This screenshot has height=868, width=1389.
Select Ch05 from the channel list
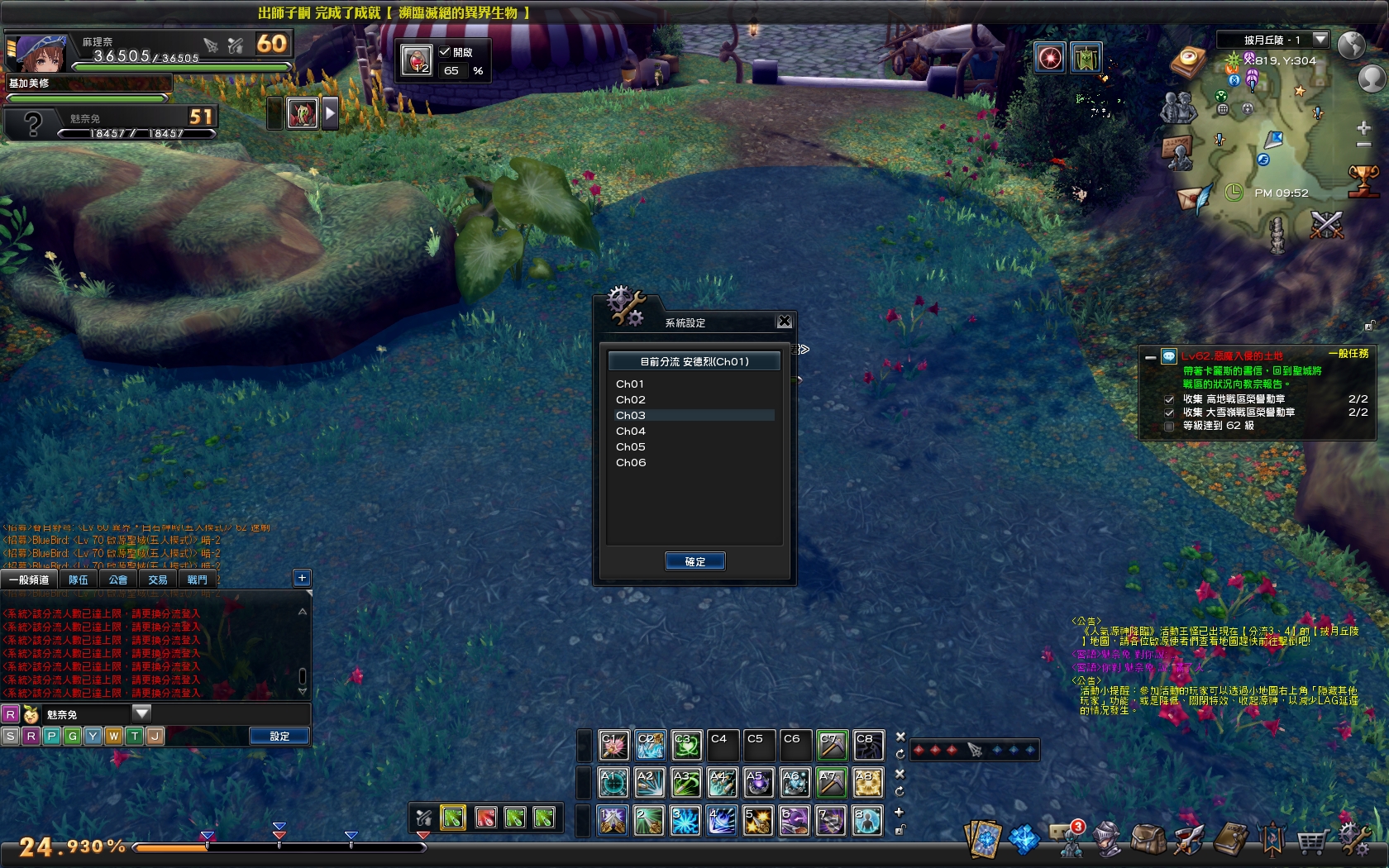(630, 446)
